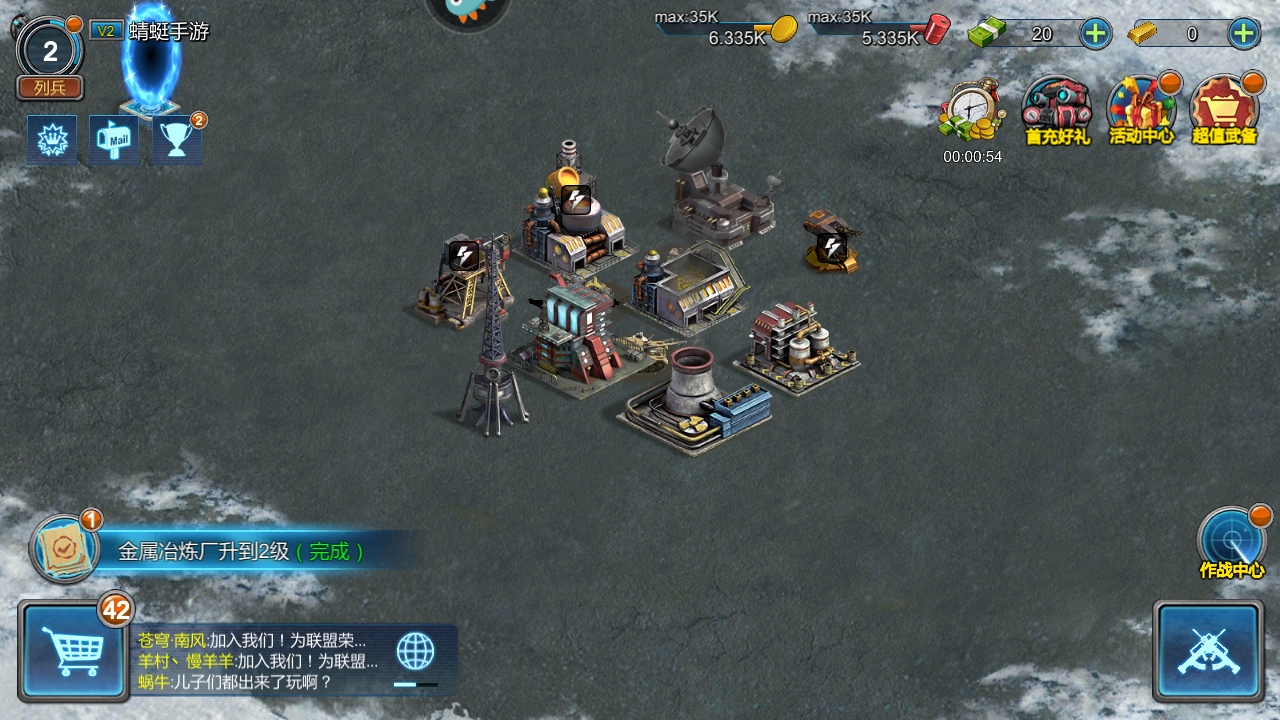Open 活动中心 event center

1141,110
